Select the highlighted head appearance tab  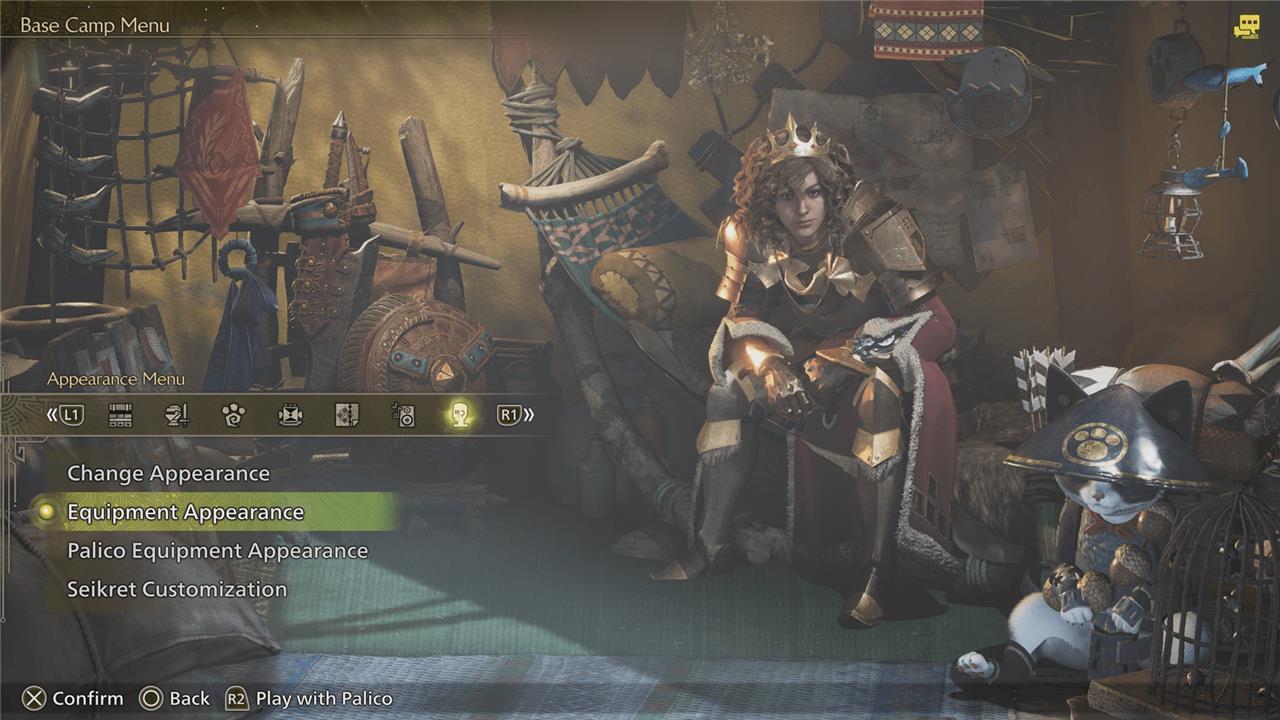[x=459, y=415]
